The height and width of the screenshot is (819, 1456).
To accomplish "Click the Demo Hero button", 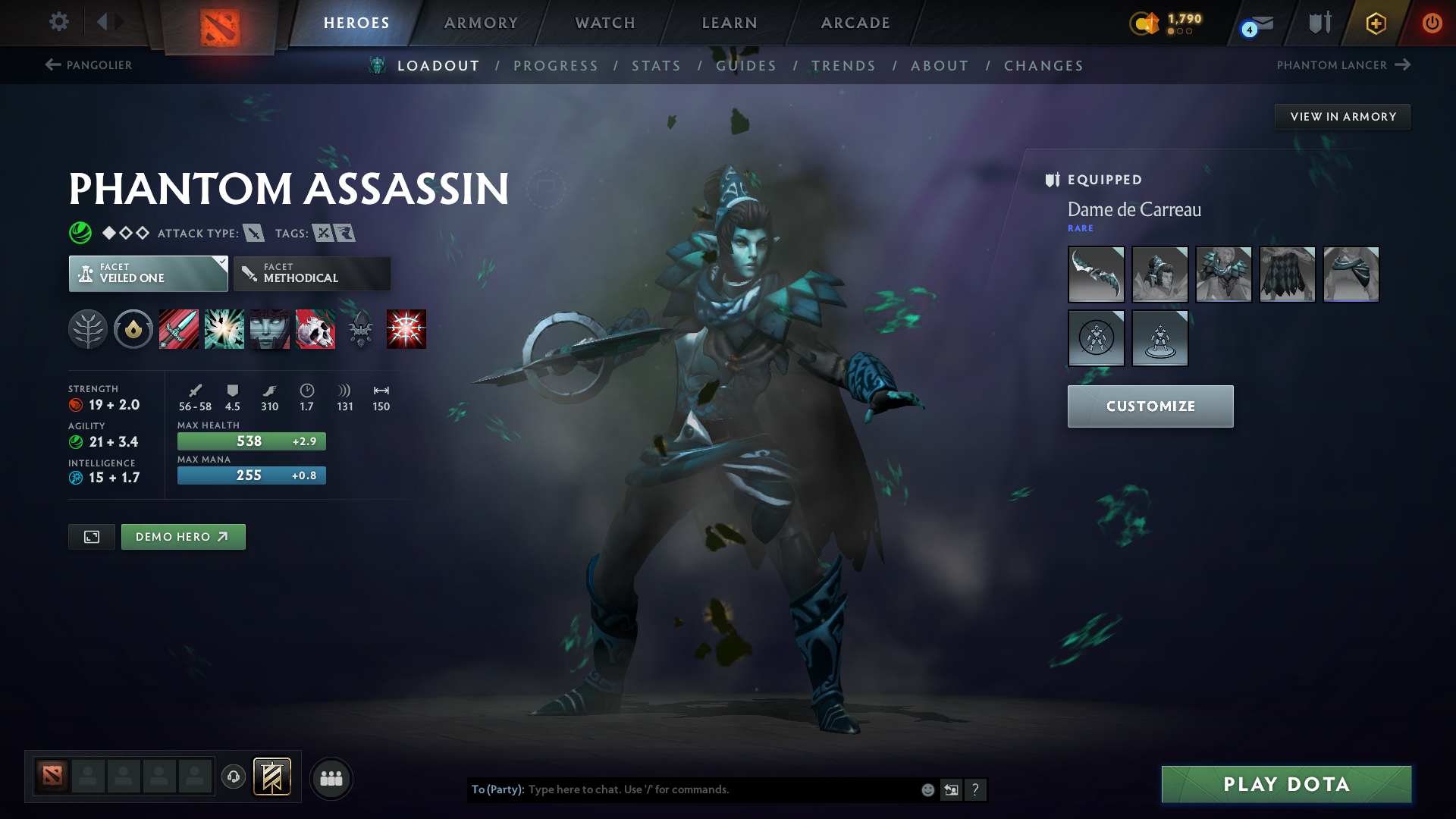I will (x=183, y=537).
